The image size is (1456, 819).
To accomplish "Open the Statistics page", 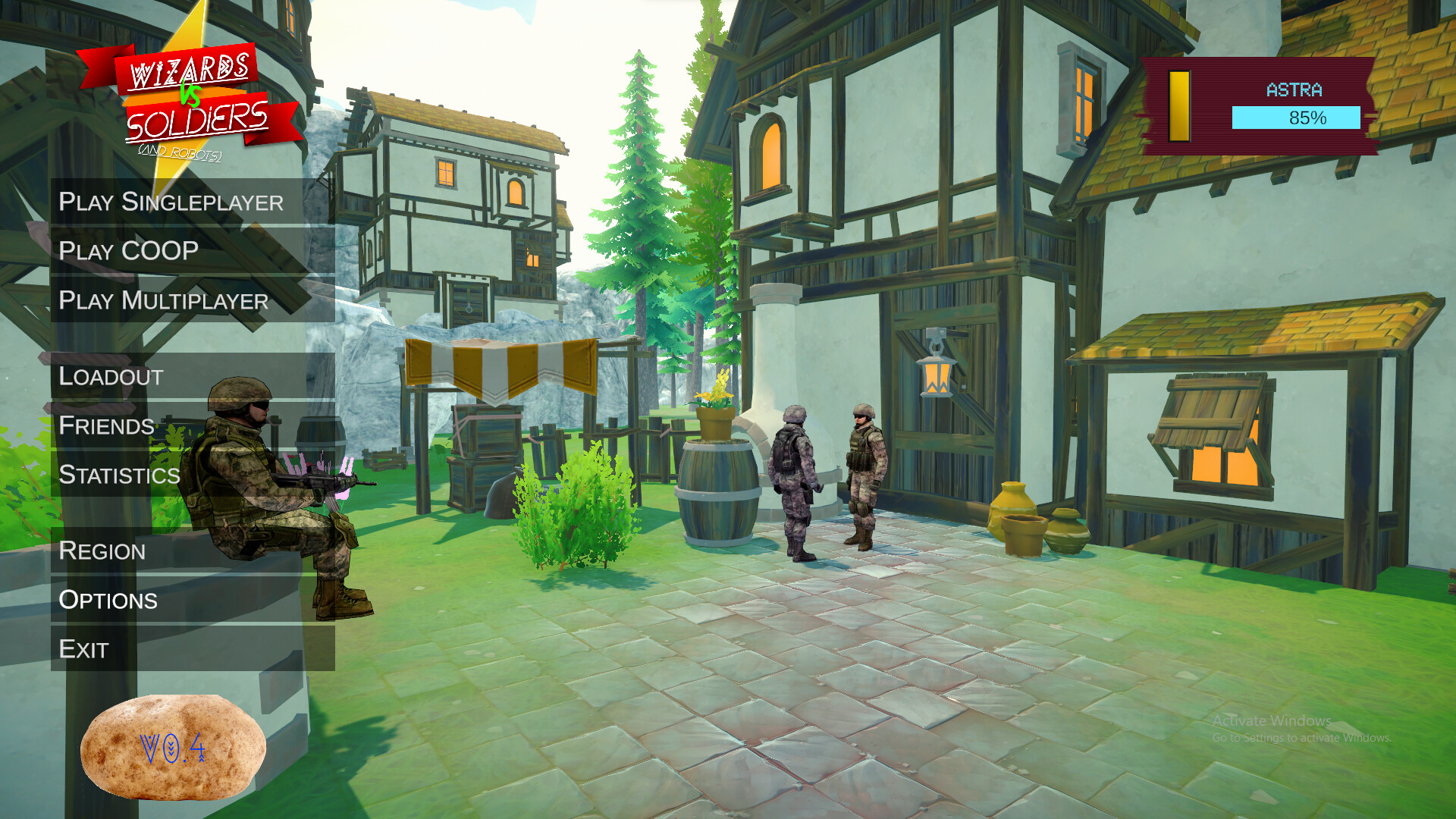I will tap(120, 475).
